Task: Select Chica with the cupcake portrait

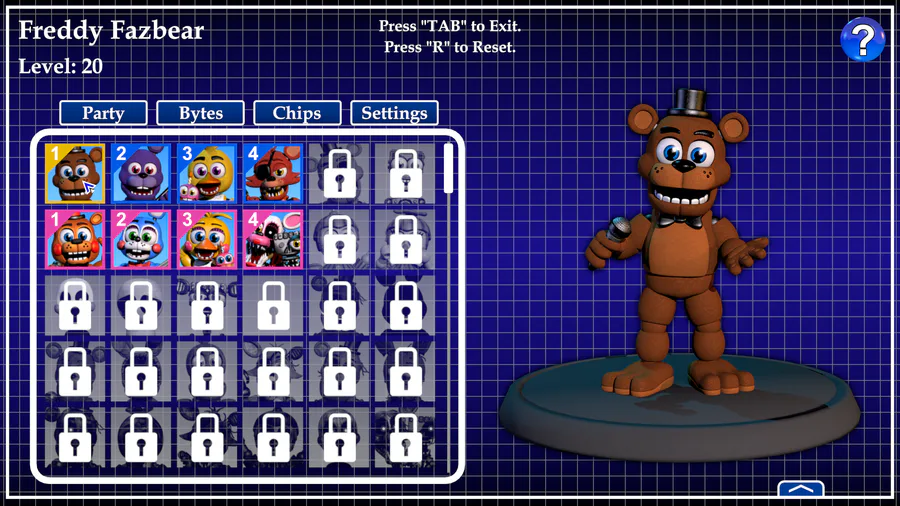Action: point(207,173)
